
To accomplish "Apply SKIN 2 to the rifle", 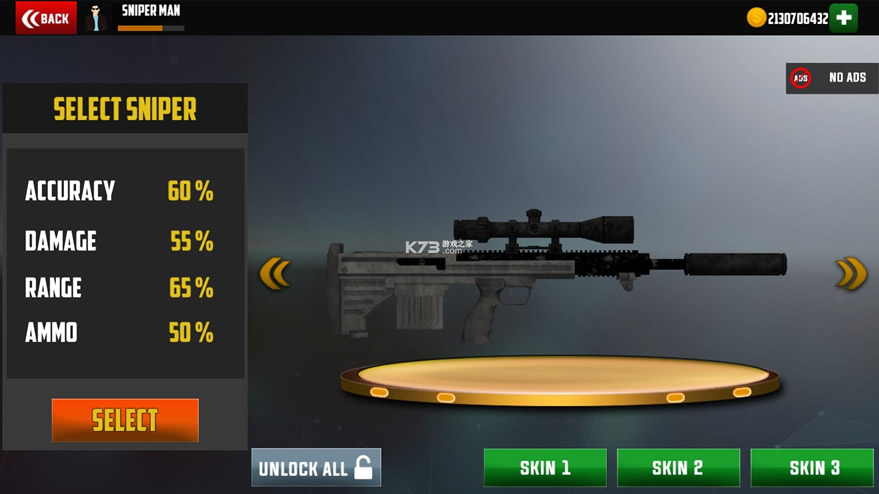I will click(678, 468).
